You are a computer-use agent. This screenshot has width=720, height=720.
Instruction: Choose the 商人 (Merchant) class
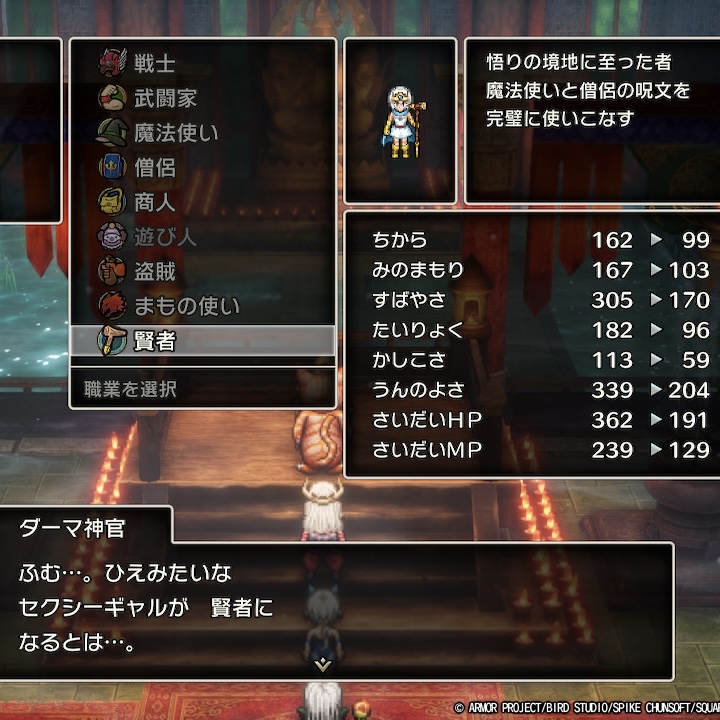[x=154, y=202]
